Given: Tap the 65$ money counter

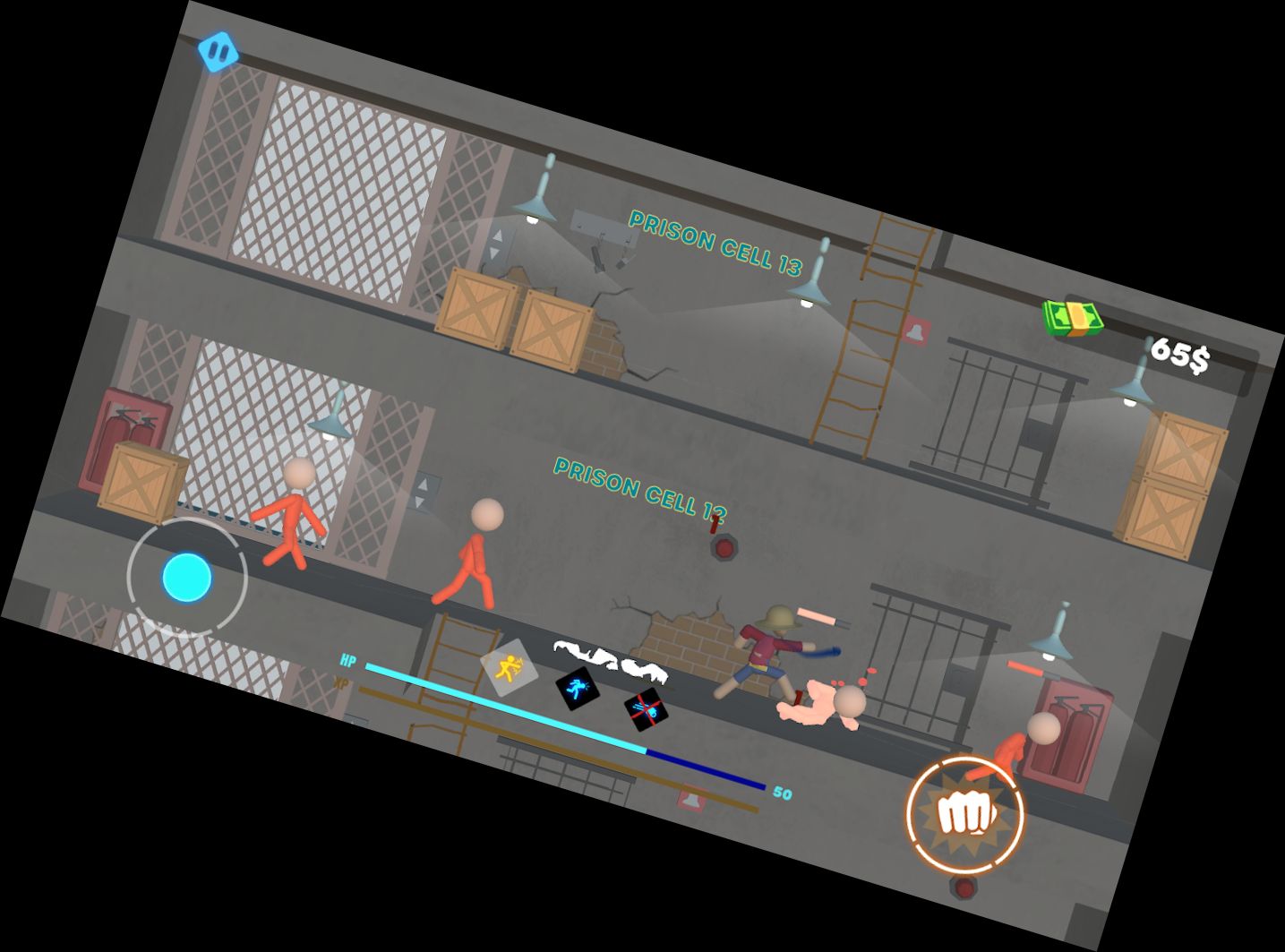Looking at the screenshot, I should (x=1179, y=356).
